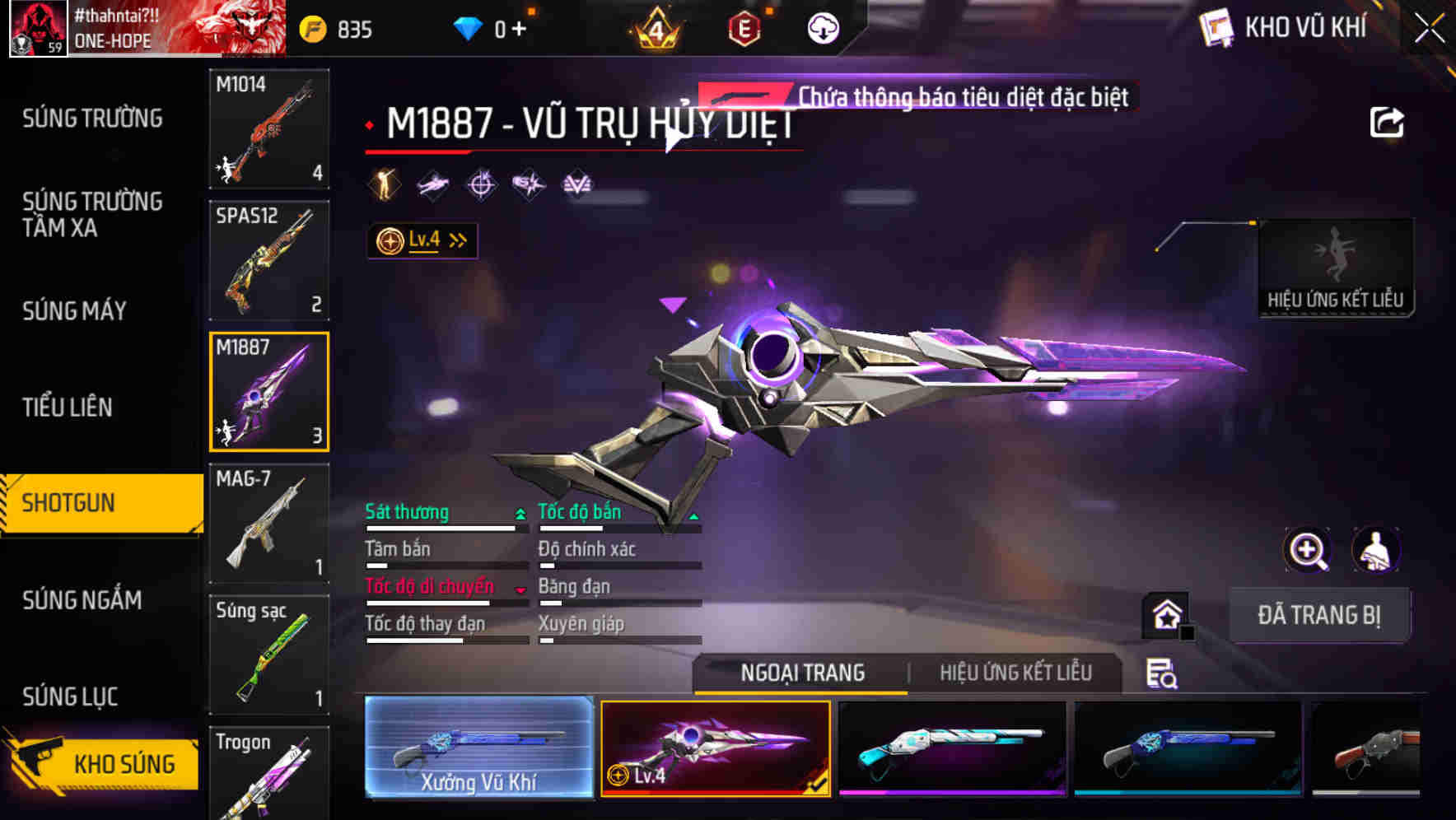Click the home workshop icon above the tabs
Viewport: 1456px width, 820px height.
(x=1164, y=616)
